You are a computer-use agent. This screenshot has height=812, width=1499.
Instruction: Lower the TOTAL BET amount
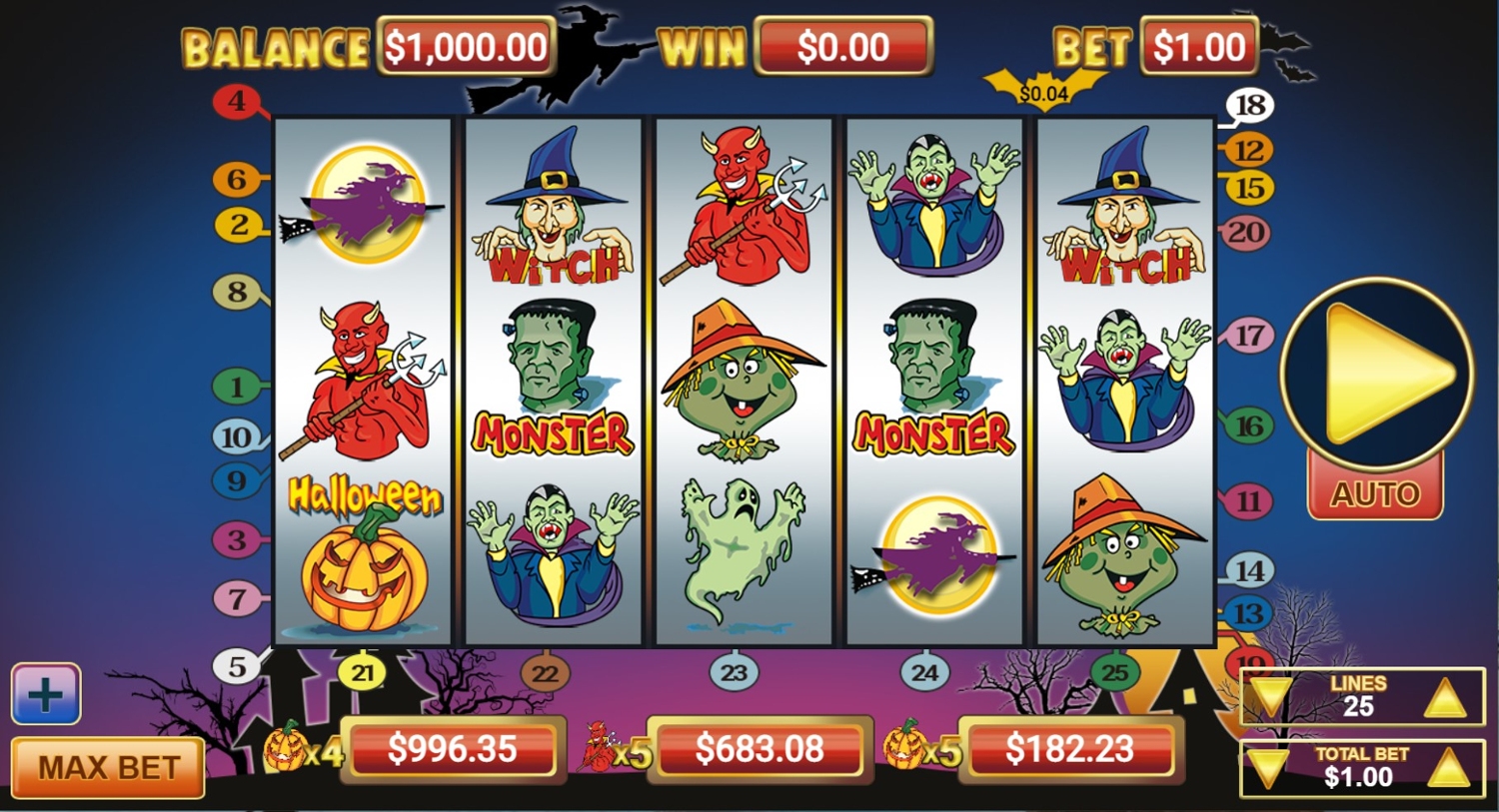[x=1267, y=769]
